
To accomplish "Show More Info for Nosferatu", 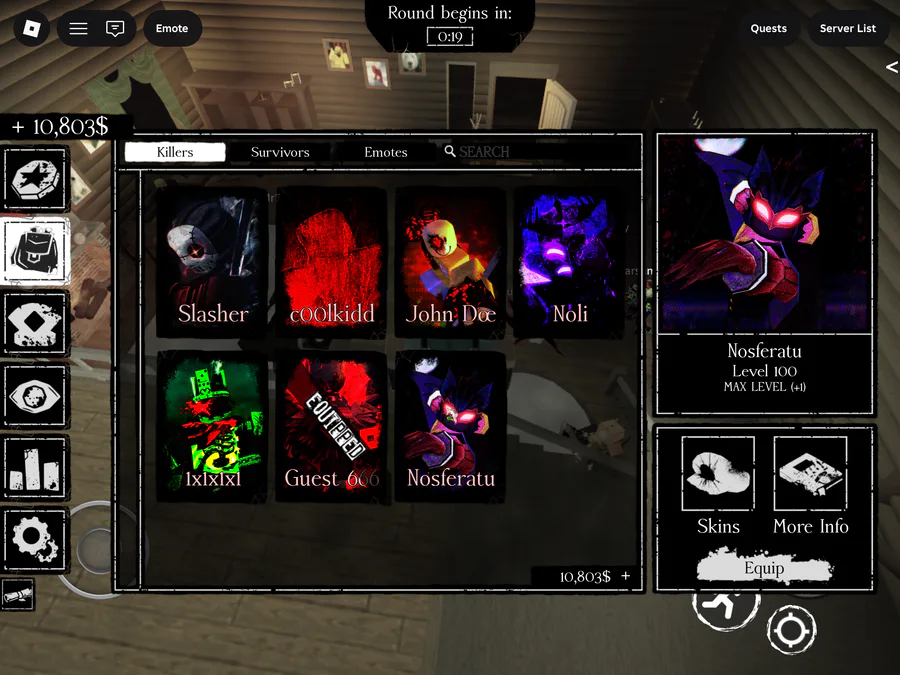I will (x=810, y=487).
